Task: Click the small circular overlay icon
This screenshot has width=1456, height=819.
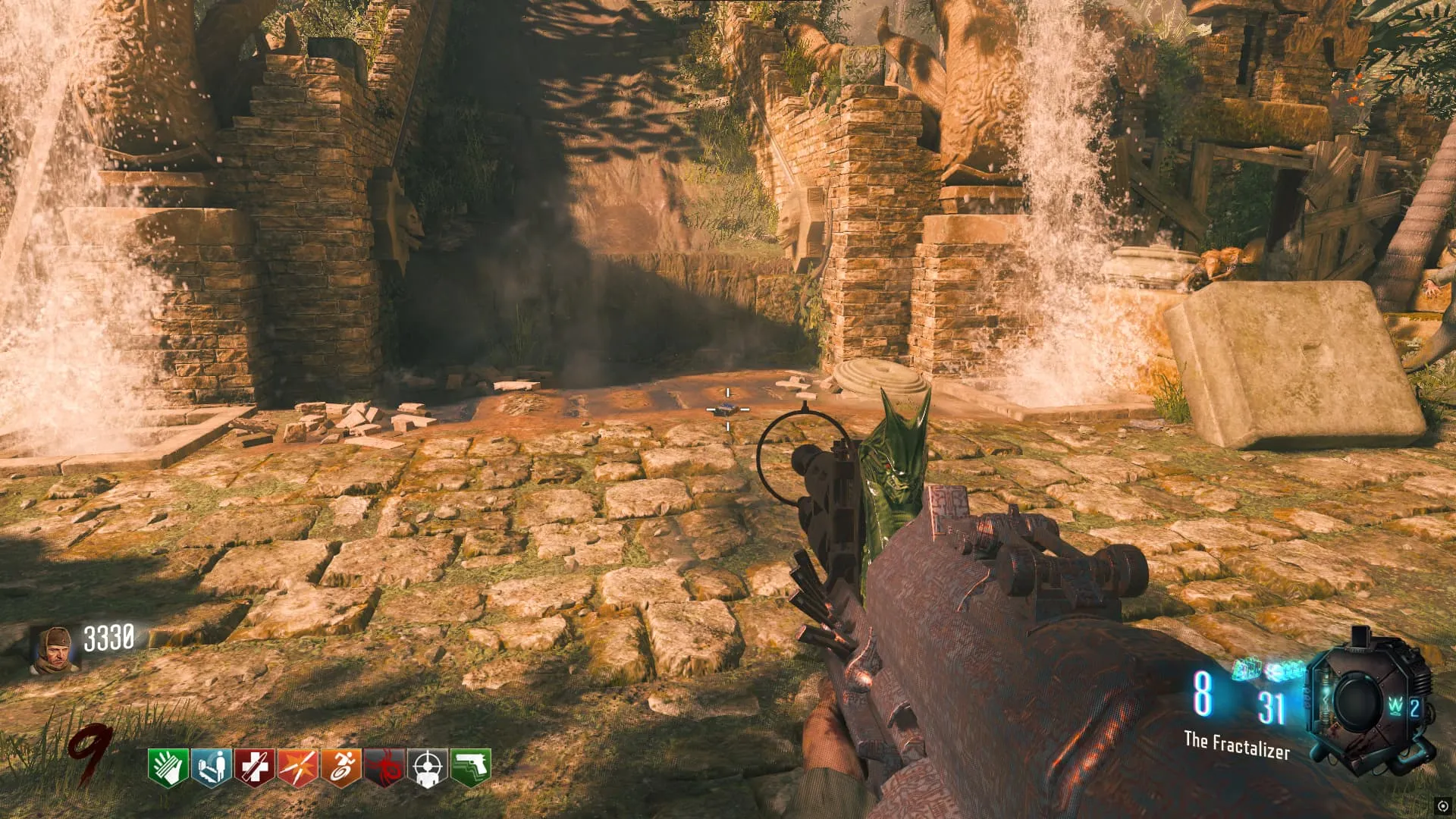Action: (1442, 805)
